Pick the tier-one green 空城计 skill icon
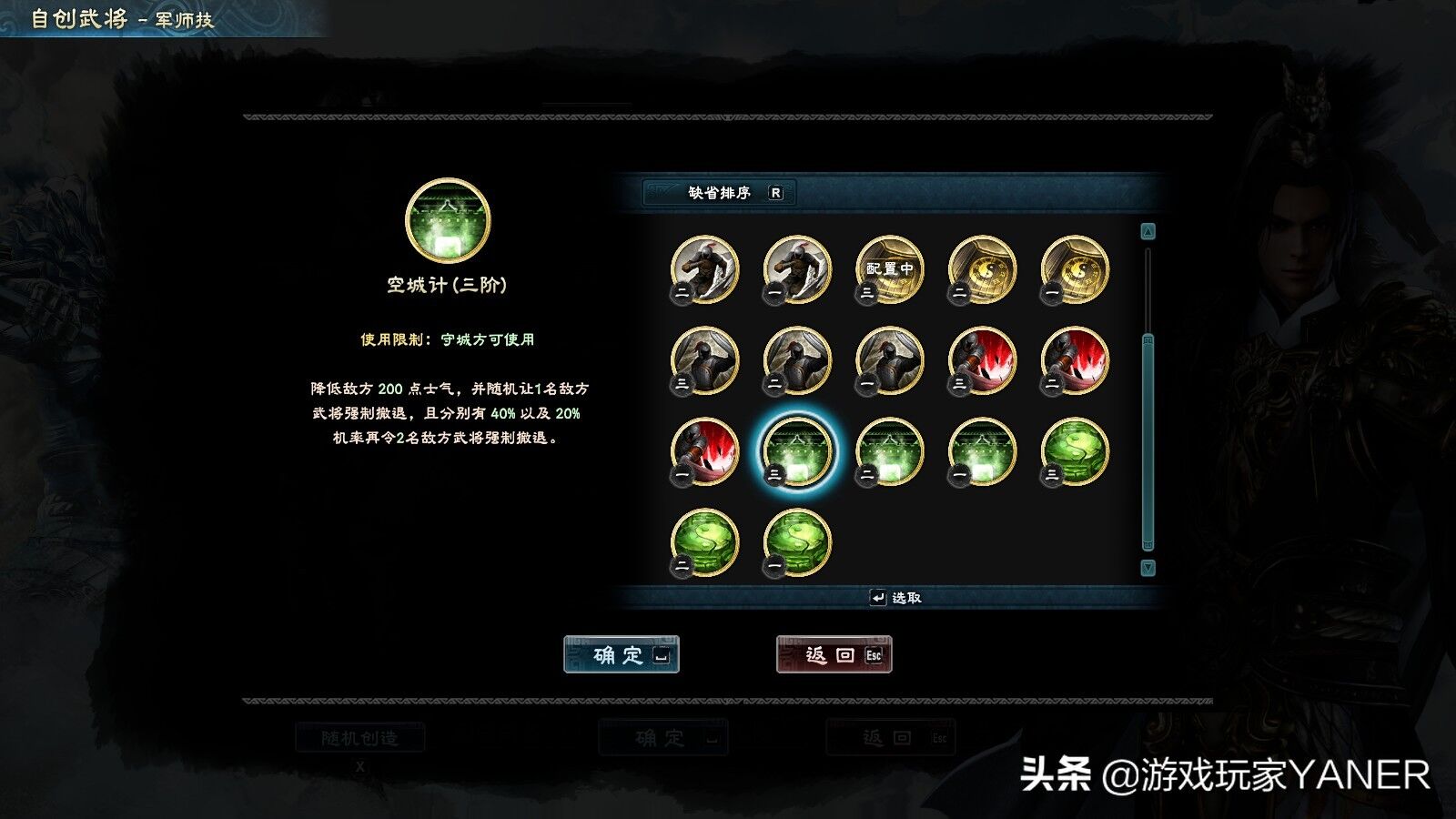 (x=981, y=450)
